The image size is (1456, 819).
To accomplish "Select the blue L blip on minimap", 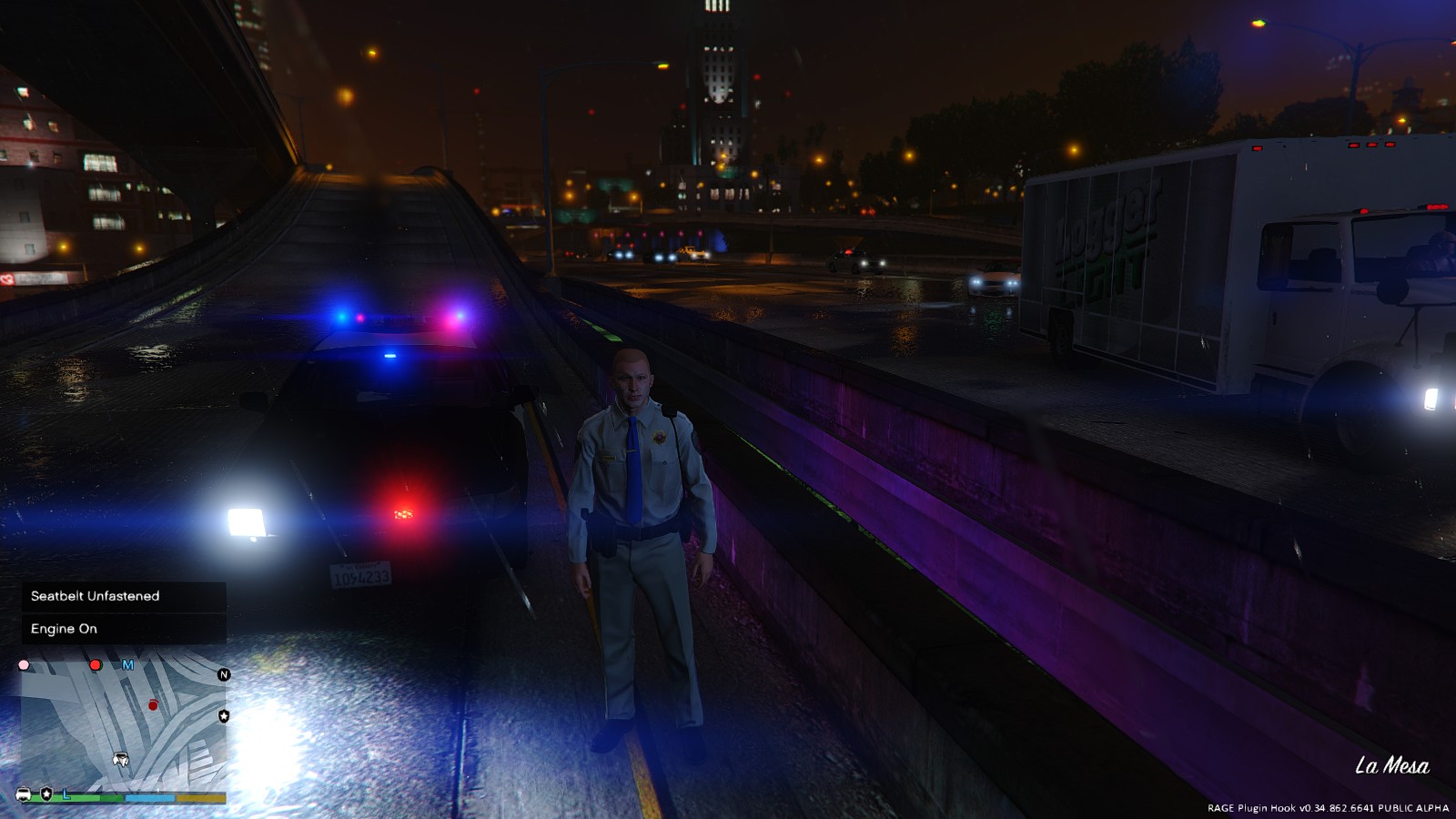I will tap(66, 794).
